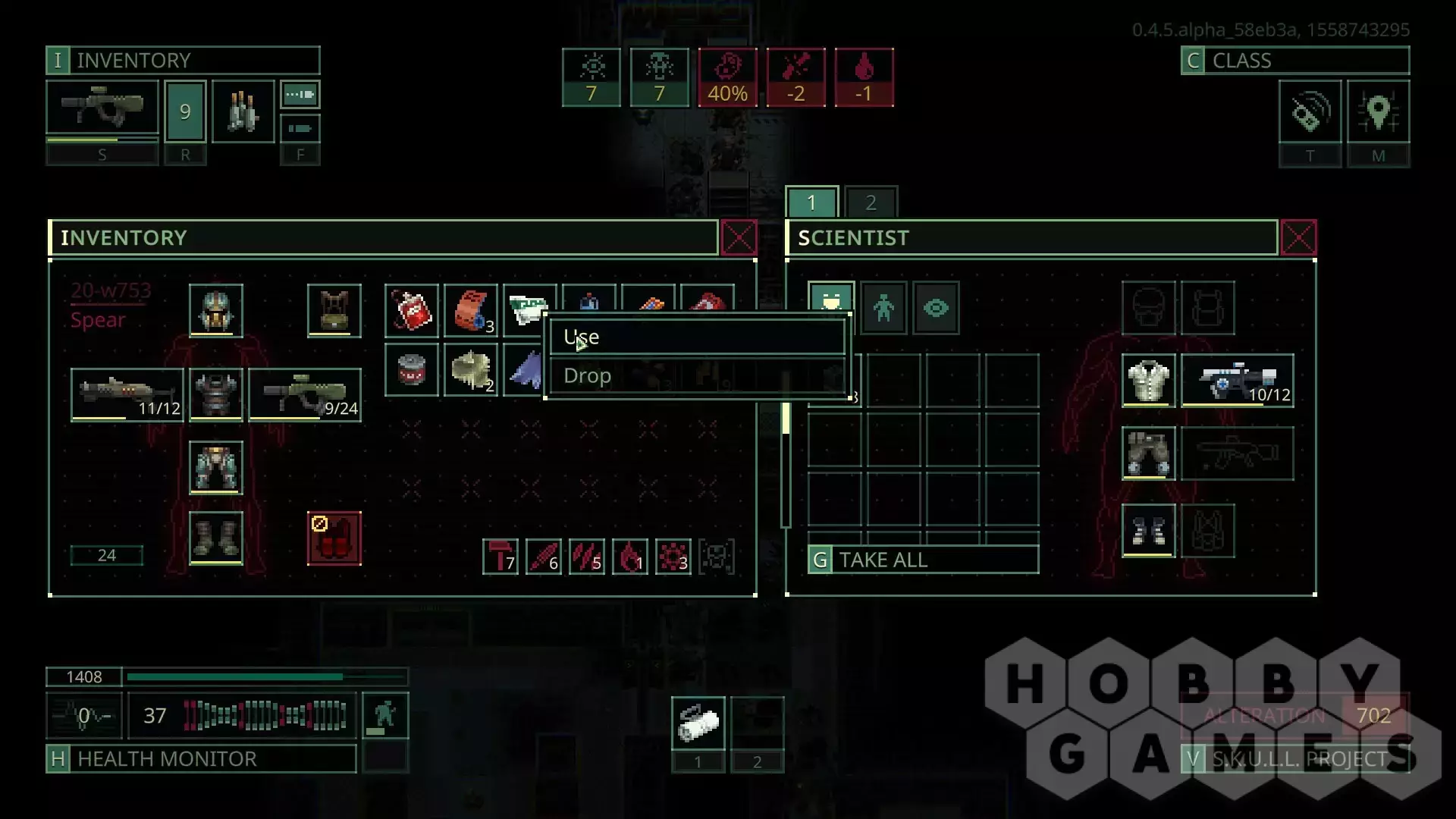The image size is (1456, 819).
Task: Open the map marker icon
Action: [1378, 112]
